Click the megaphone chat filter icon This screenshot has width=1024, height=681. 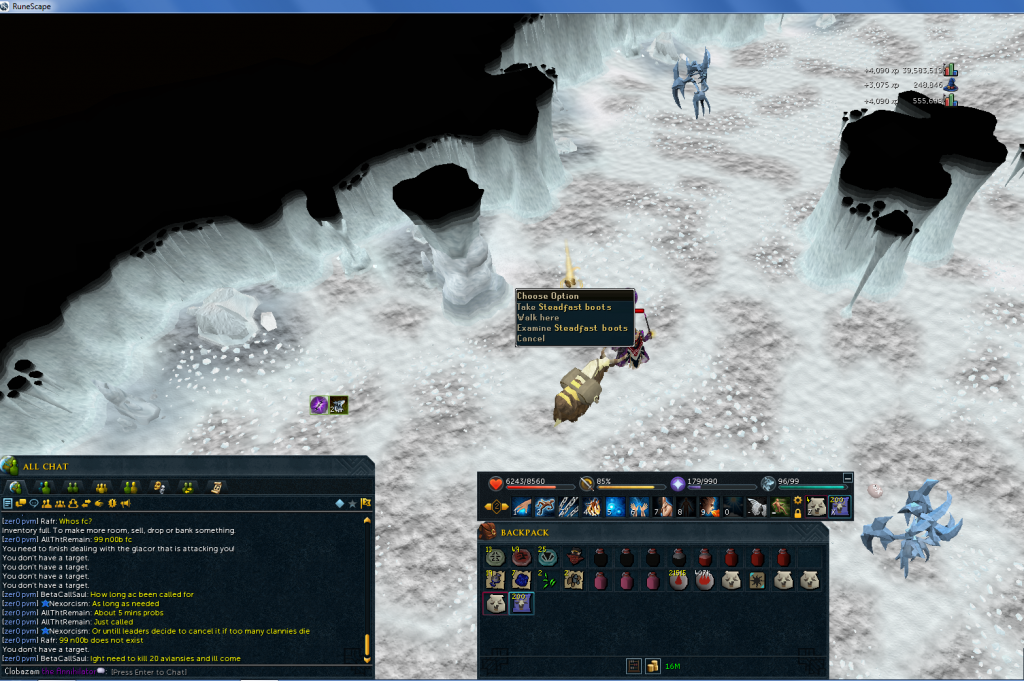[x=125, y=503]
